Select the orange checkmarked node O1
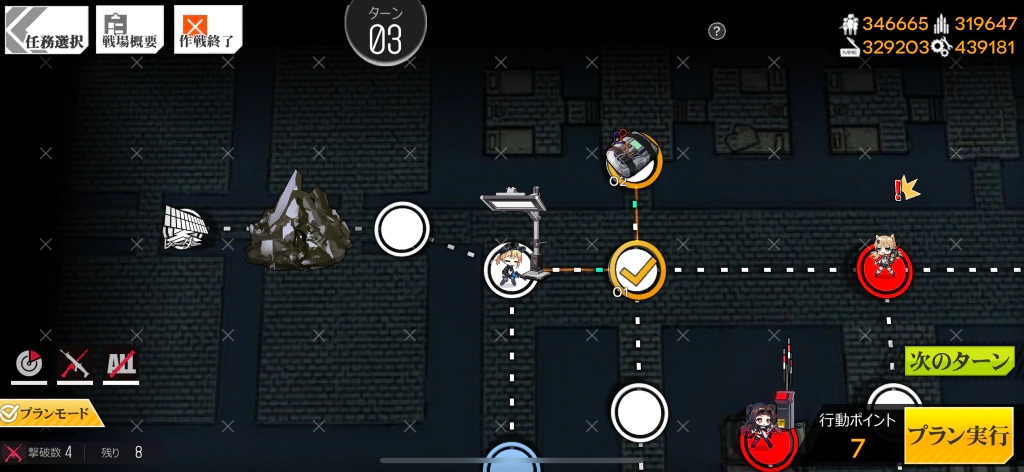Viewport: 1024px width, 472px height. pyautogui.click(x=637, y=270)
